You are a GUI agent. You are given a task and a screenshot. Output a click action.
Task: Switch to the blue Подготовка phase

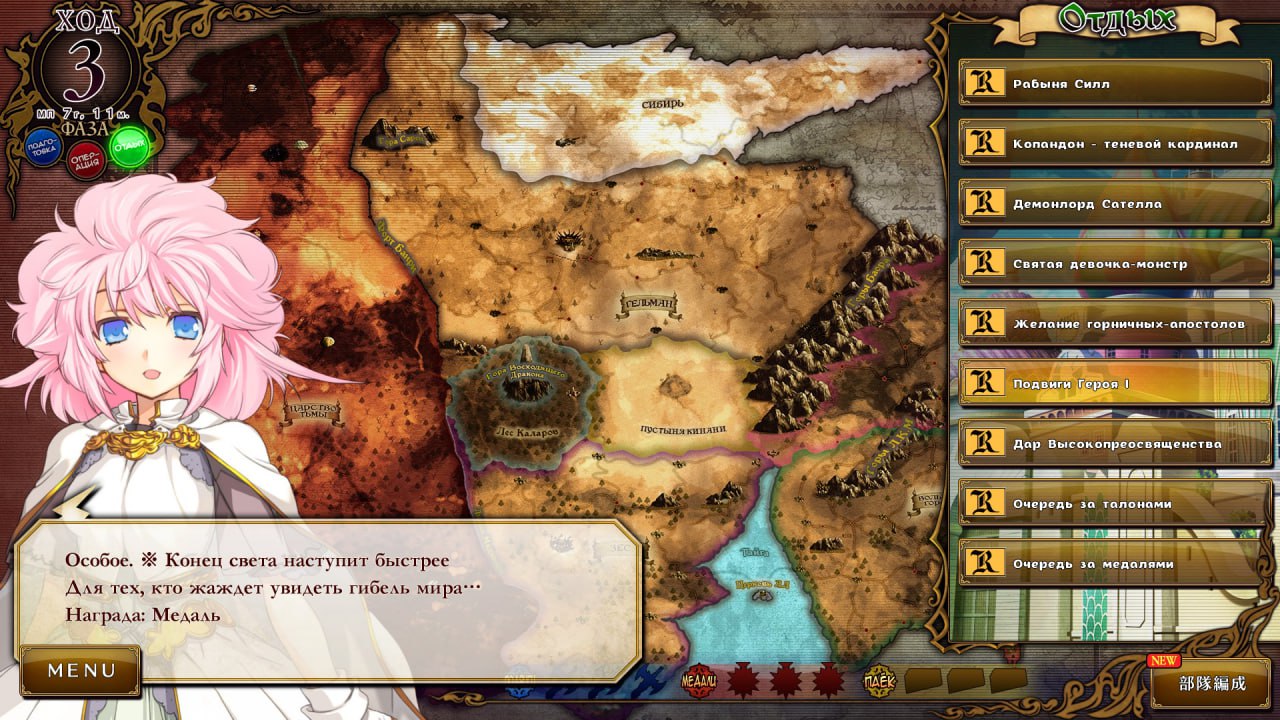click(x=42, y=148)
